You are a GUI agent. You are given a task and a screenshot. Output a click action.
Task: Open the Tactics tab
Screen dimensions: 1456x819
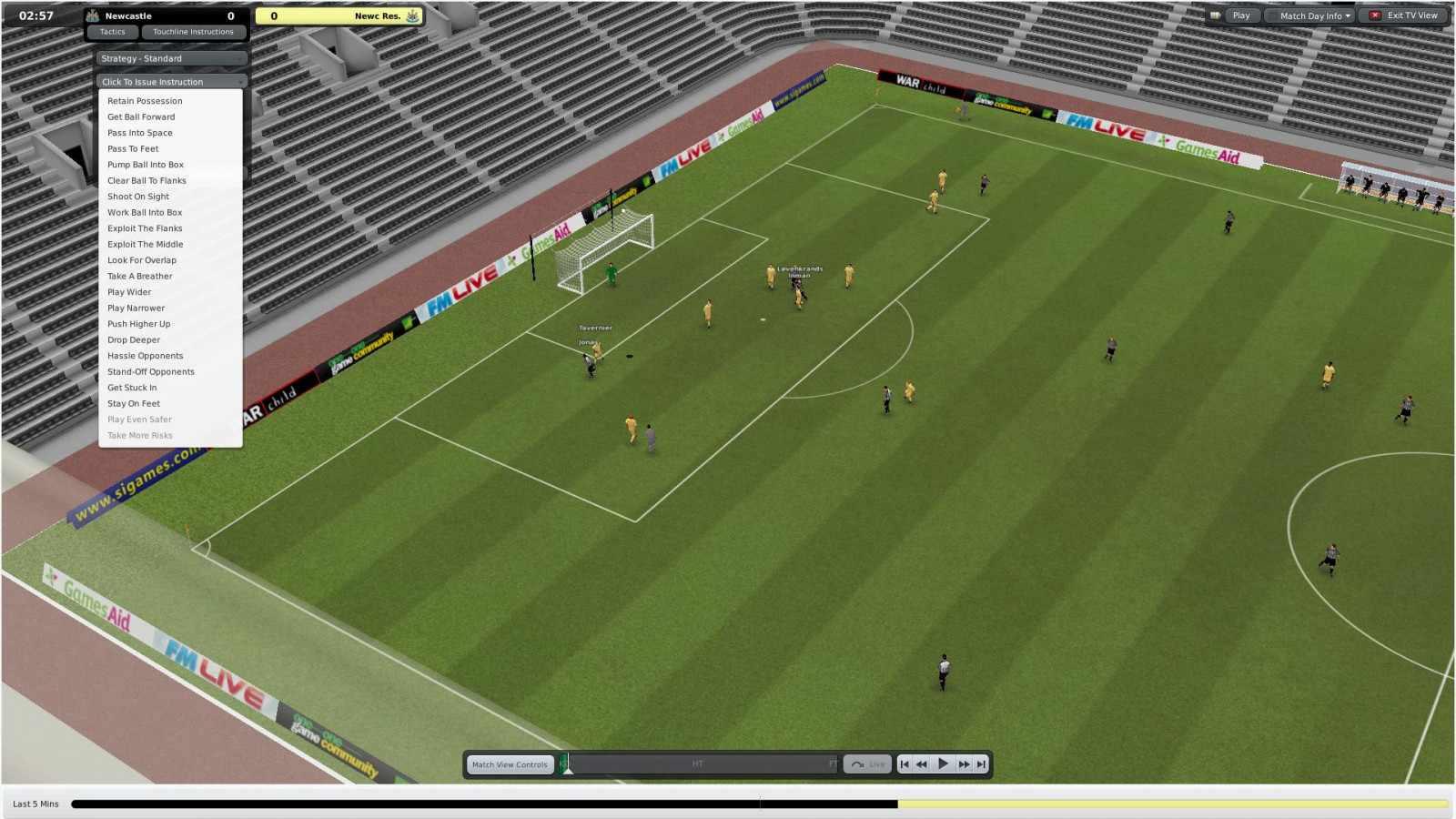point(113,32)
